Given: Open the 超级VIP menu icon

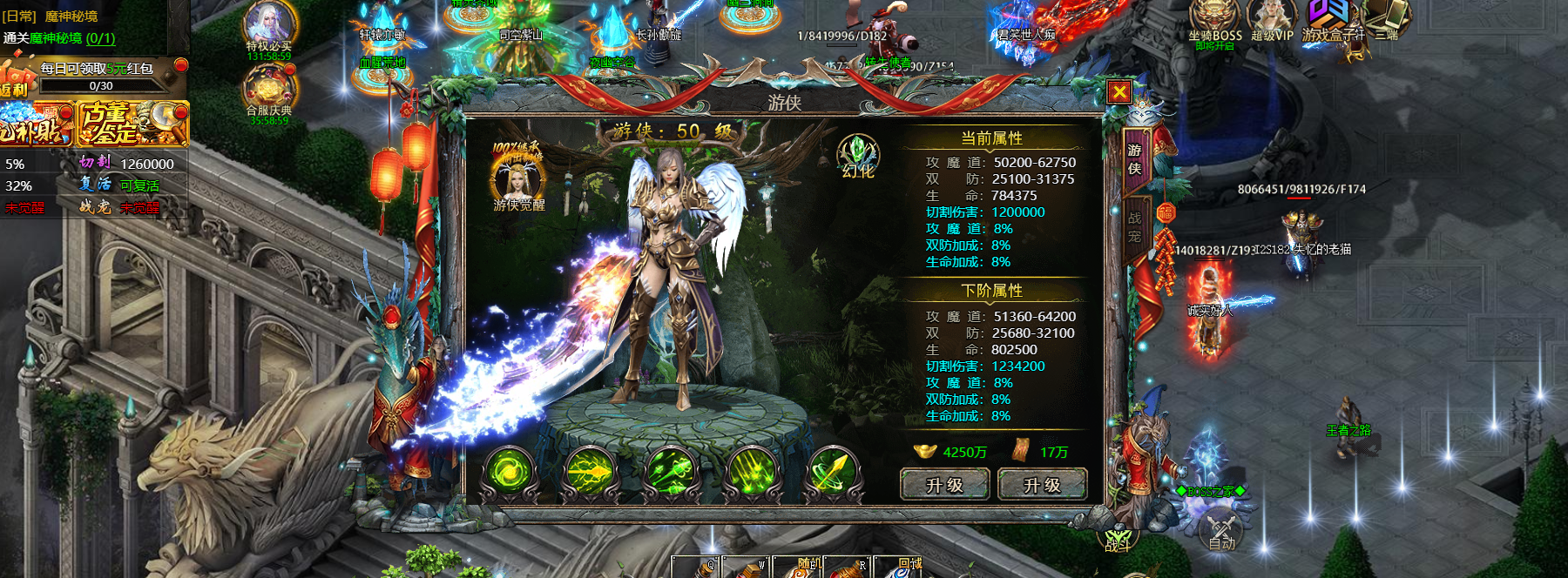Looking at the screenshot, I should (1272, 22).
